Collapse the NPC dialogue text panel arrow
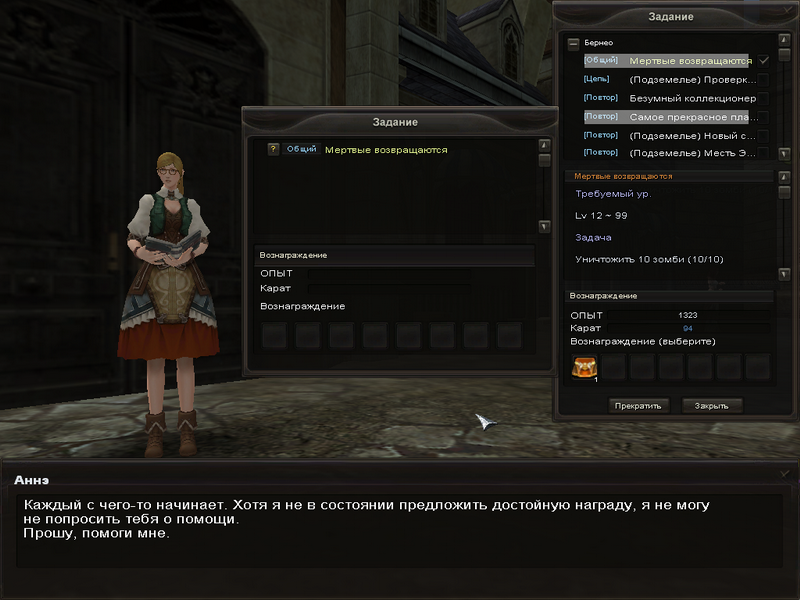Screen dimensions: 800x600 pos(784,473)
